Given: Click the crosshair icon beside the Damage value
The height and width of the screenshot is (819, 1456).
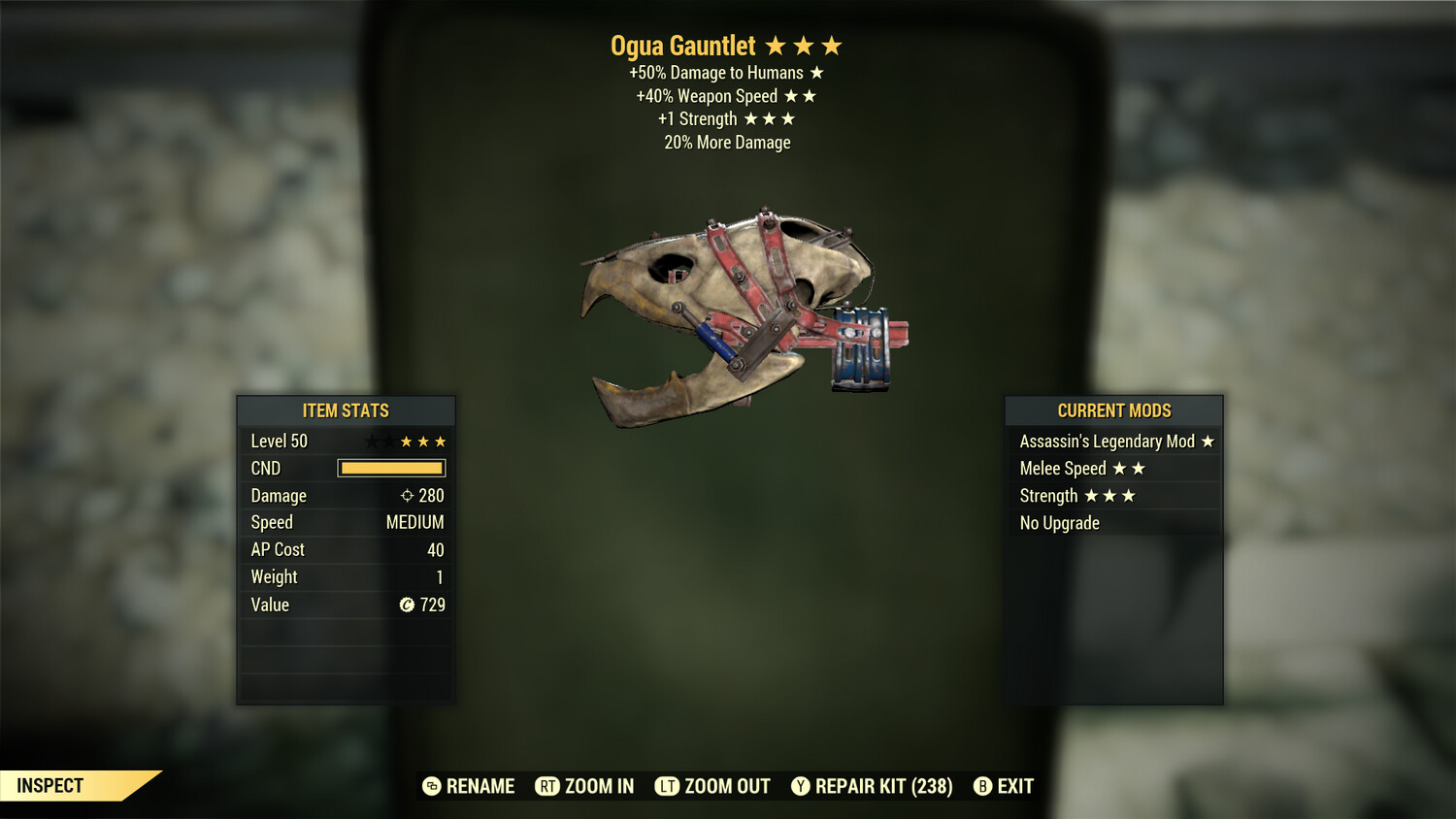Looking at the screenshot, I should coord(407,495).
